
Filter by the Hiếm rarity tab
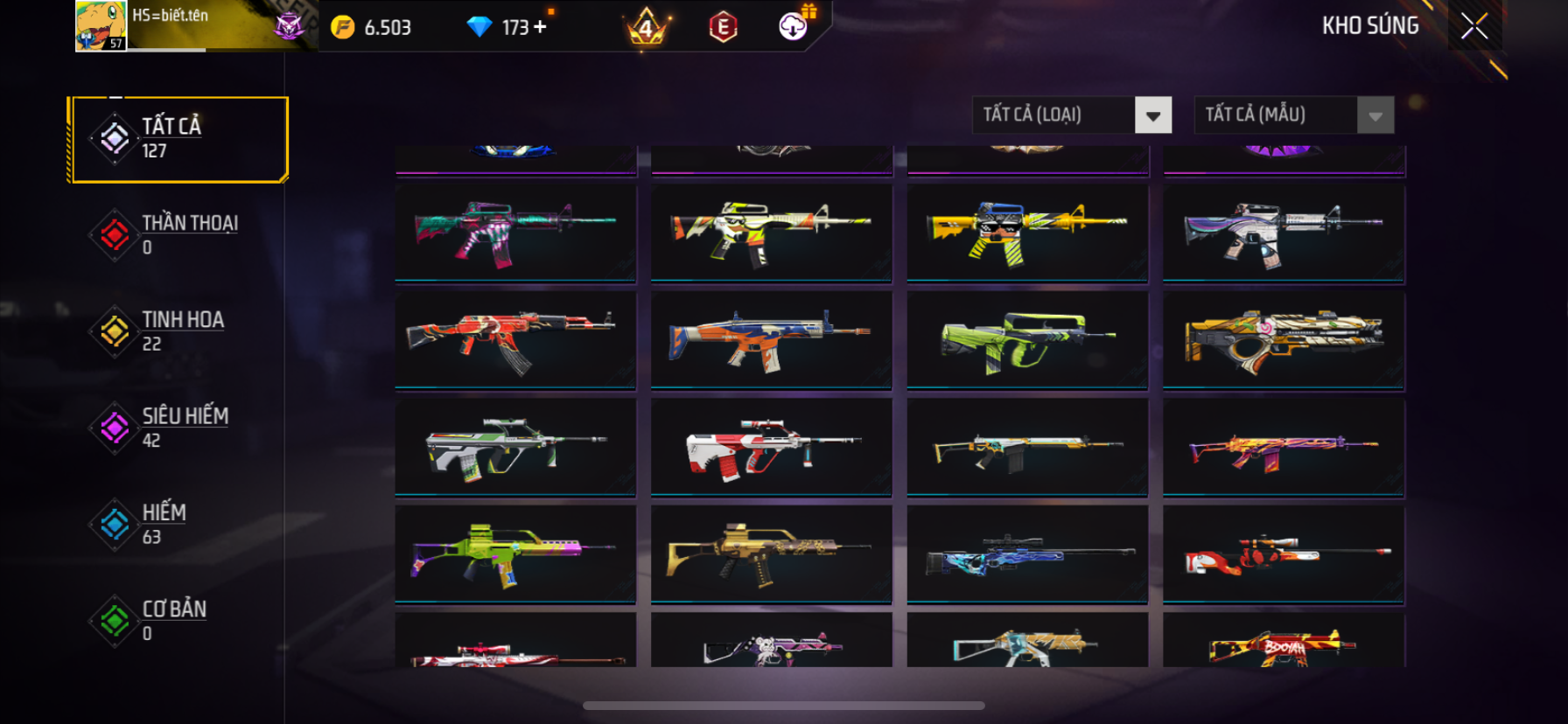[x=179, y=524]
